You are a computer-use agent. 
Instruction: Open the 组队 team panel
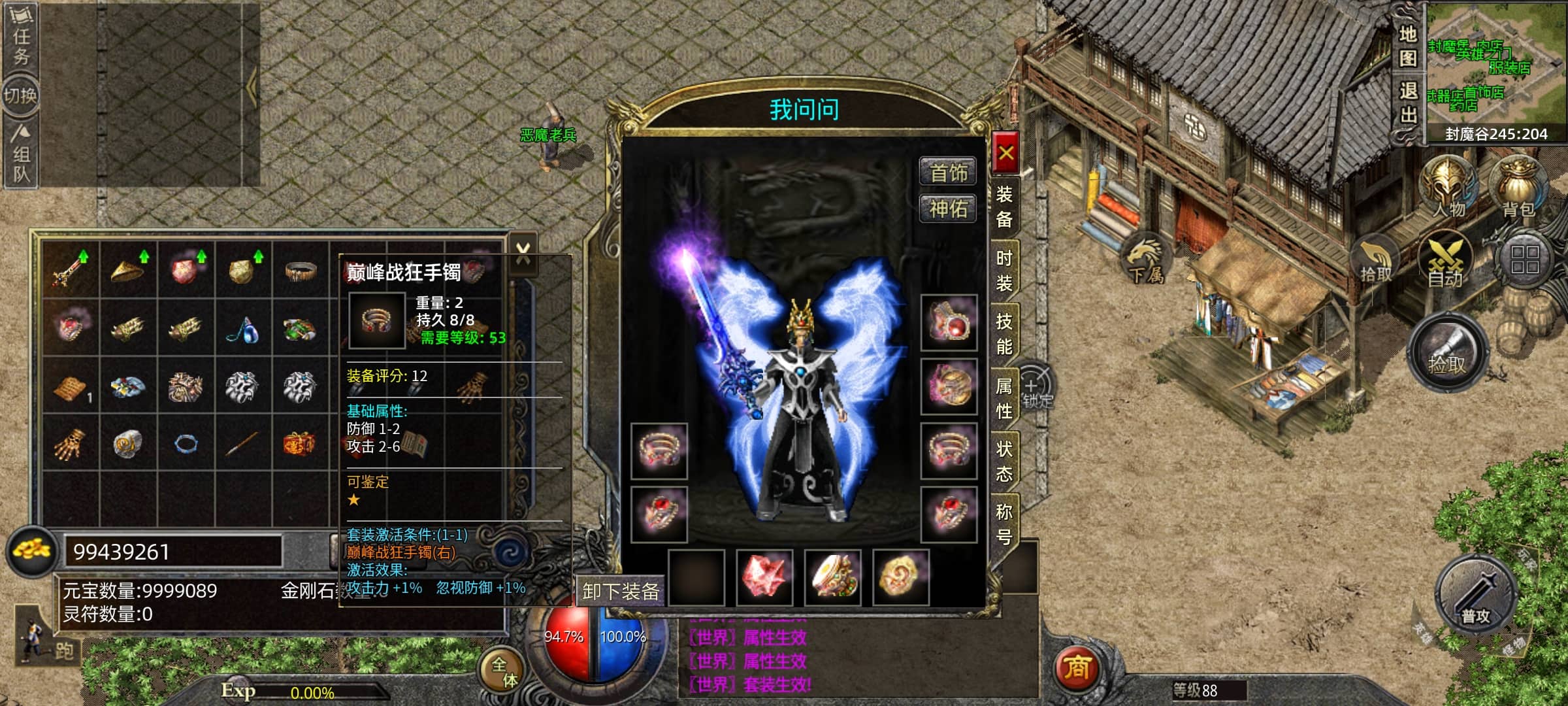[21, 156]
